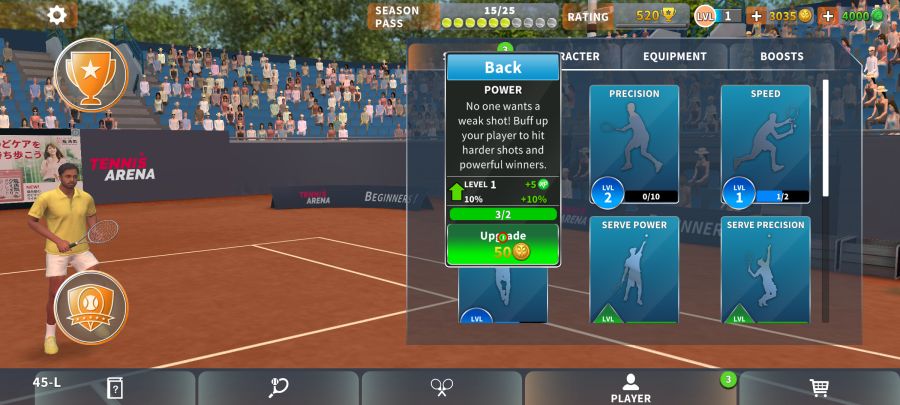Viewport: 900px width, 405px height.
Task: Open the Character tab
Action: [588, 57]
